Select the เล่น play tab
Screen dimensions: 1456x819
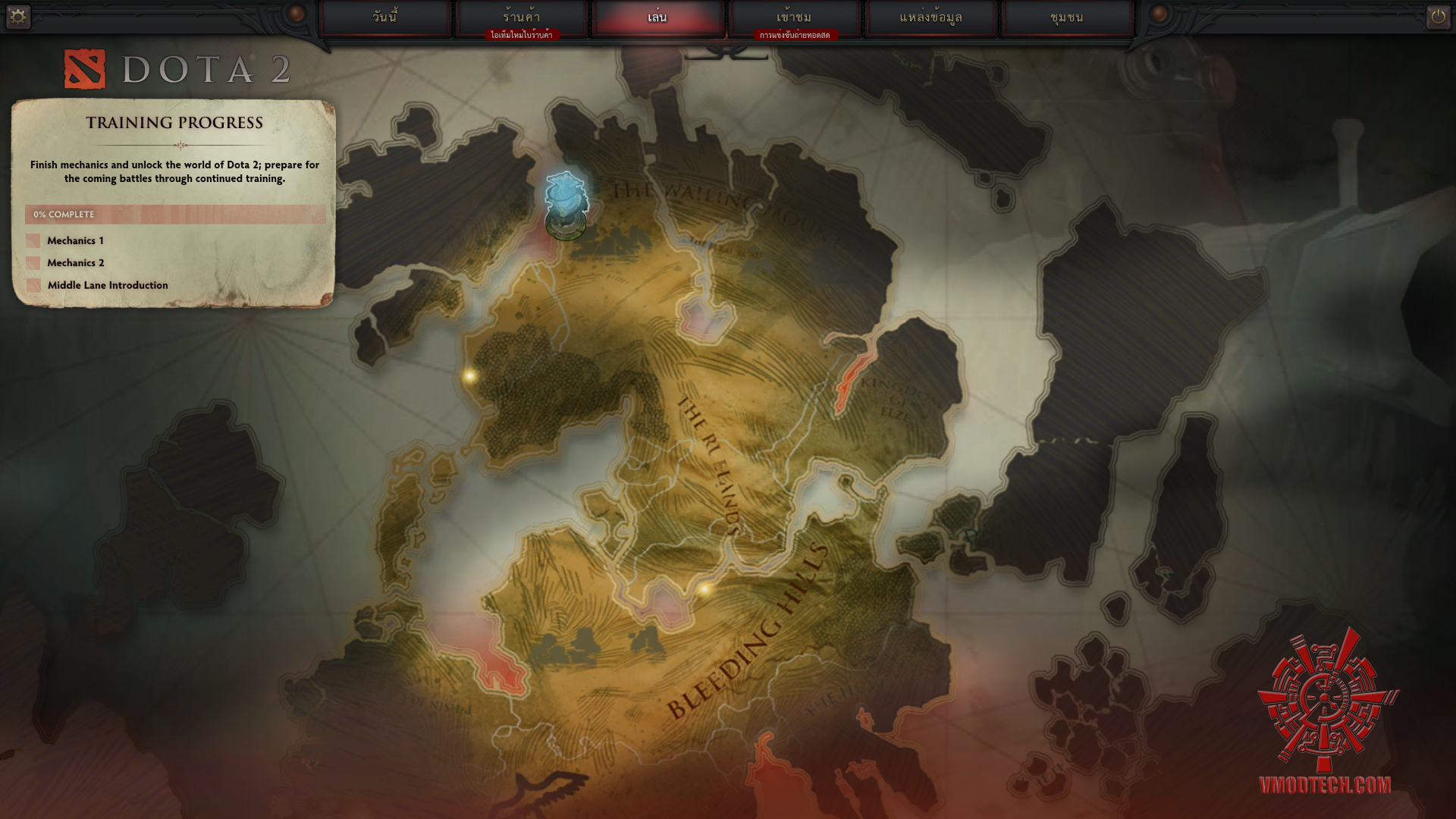657,17
